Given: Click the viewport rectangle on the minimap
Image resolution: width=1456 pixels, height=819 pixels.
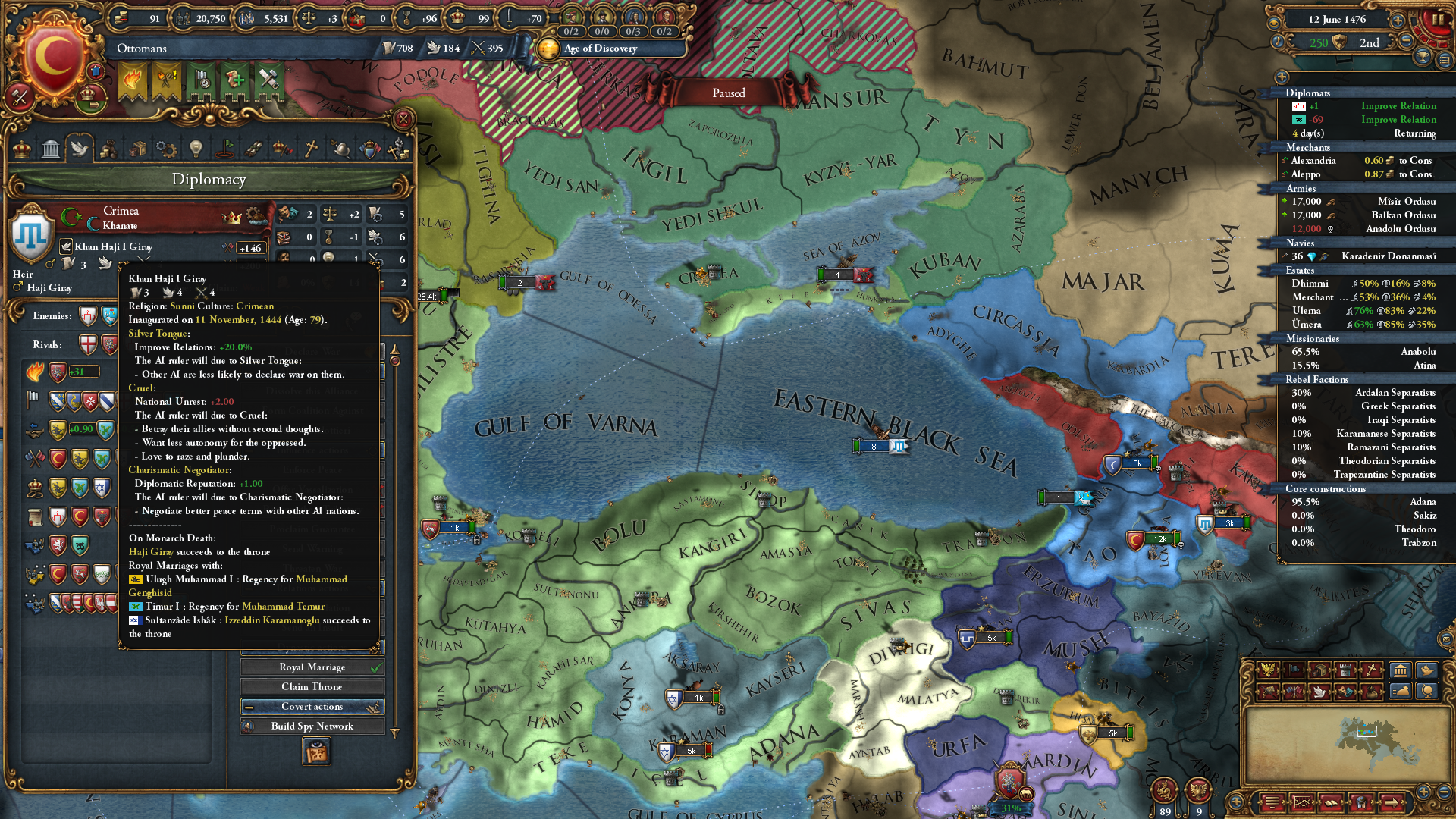Looking at the screenshot, I should coord(1365,733).
